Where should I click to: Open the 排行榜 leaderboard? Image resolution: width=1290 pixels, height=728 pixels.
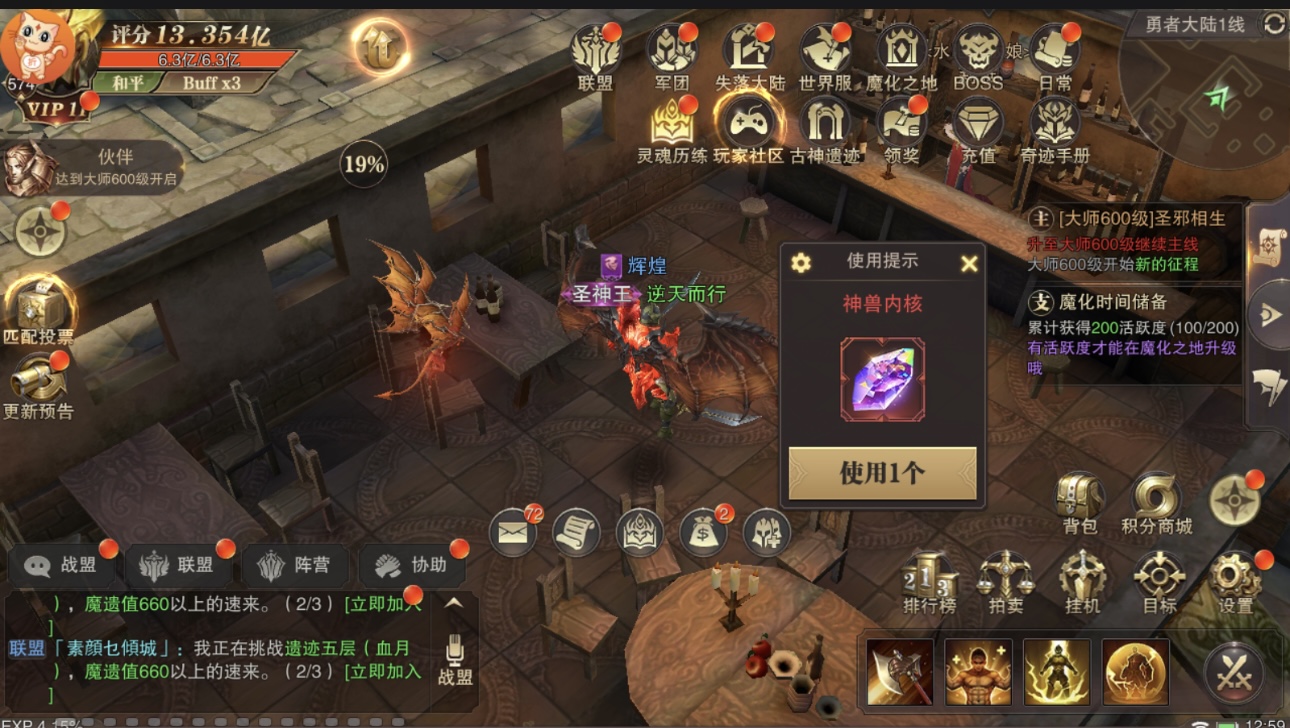tap(930, 582)
